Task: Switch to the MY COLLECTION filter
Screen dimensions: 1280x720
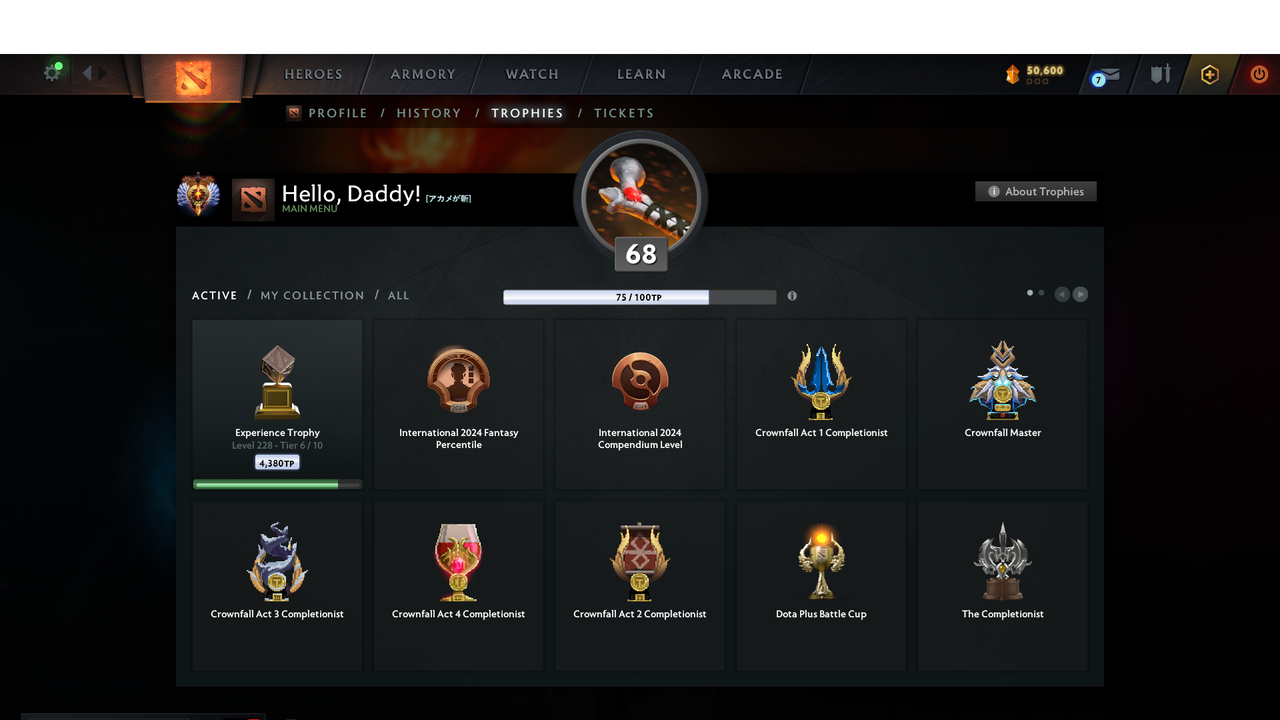Action: pos(311,295)
